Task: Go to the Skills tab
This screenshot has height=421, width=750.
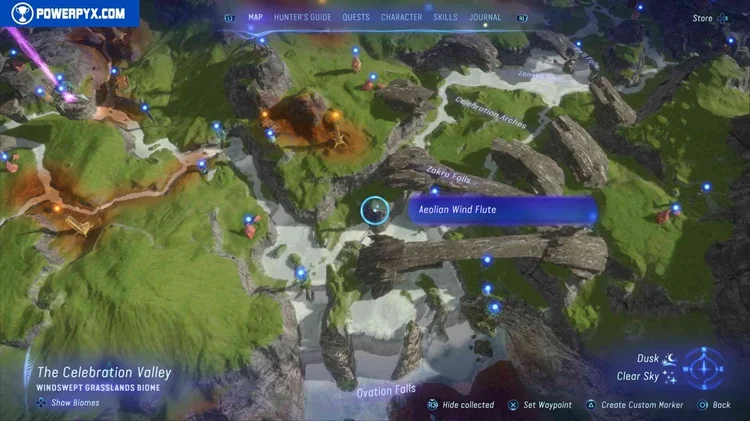Action: coord(446,17)
